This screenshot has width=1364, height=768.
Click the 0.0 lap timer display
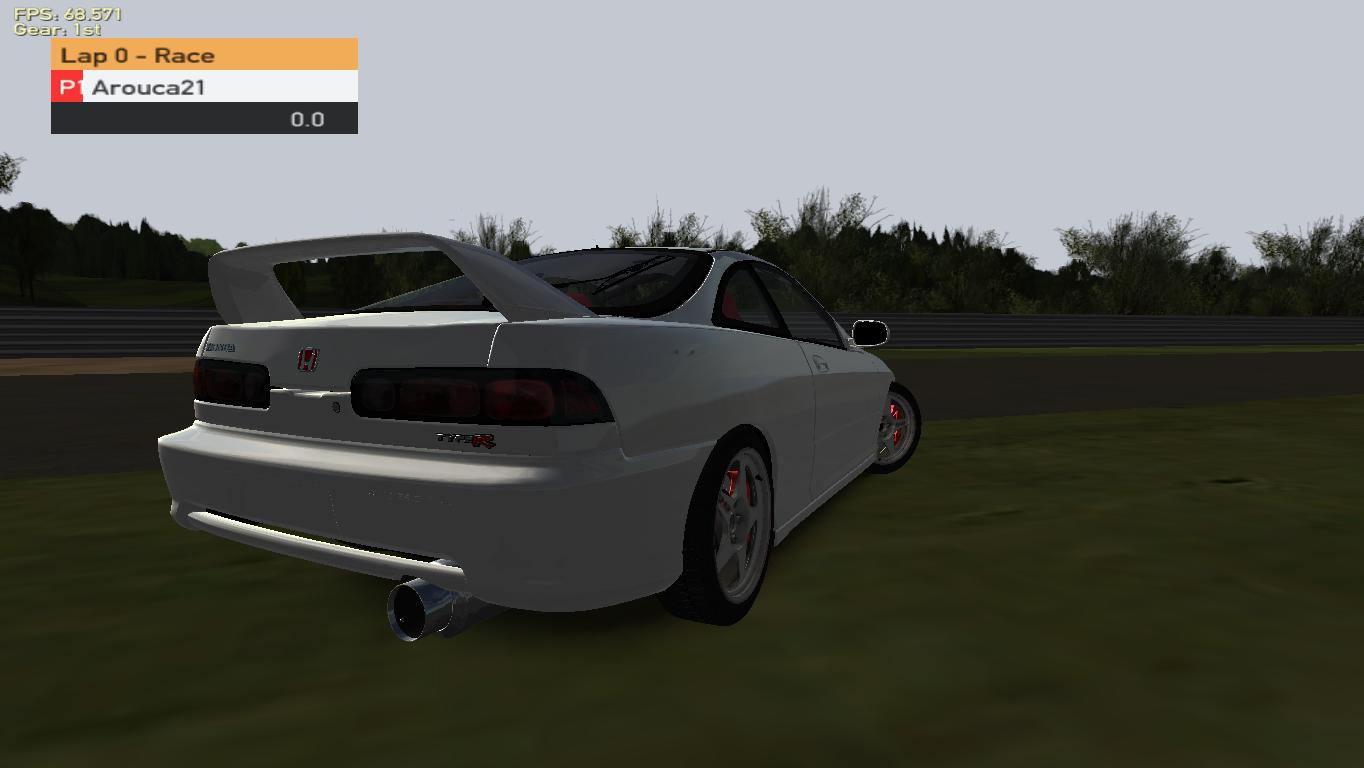[310, 119]
